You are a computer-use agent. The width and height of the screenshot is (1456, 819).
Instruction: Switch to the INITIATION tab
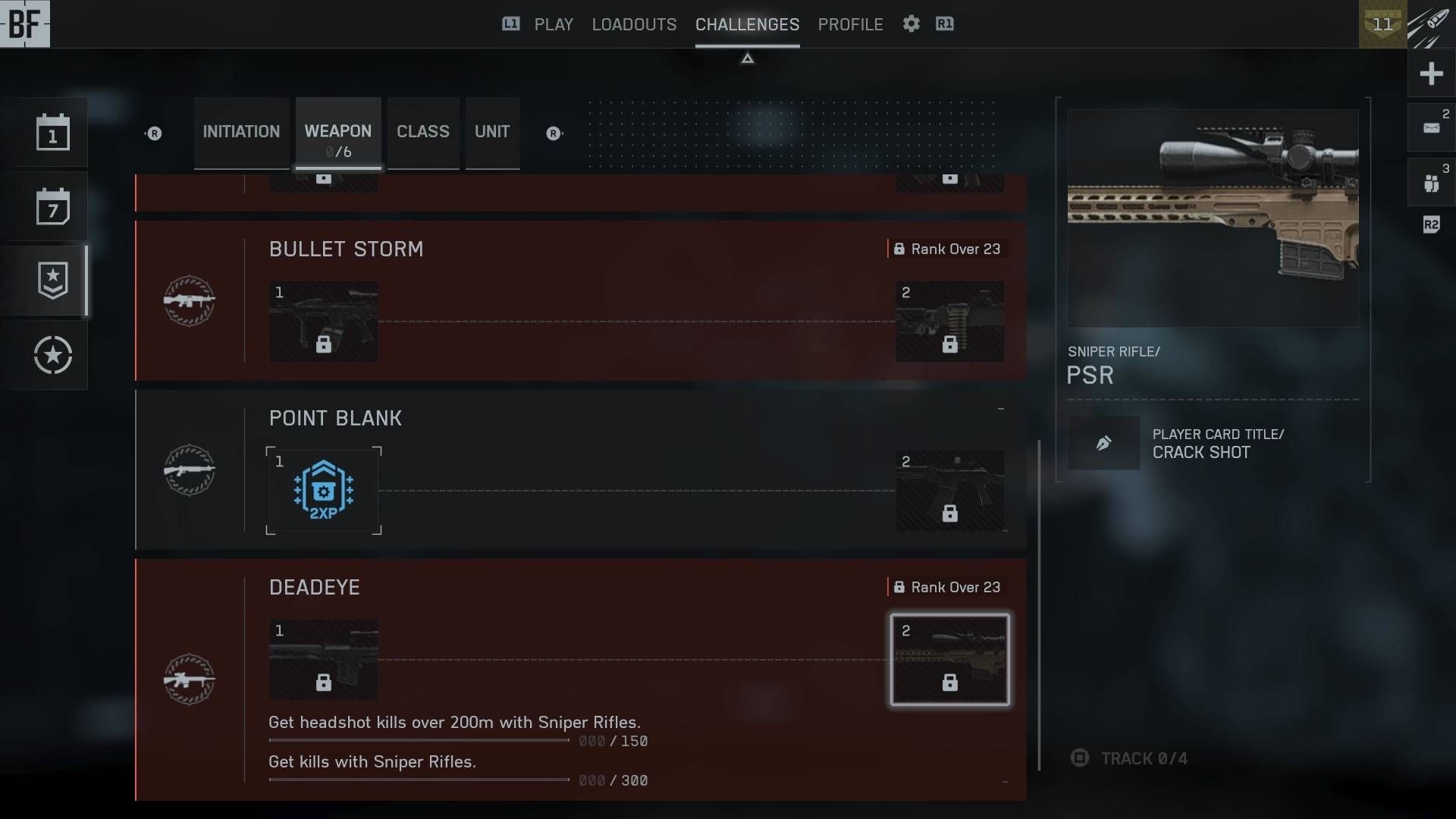pyautogui.click(x=241, y=132)
